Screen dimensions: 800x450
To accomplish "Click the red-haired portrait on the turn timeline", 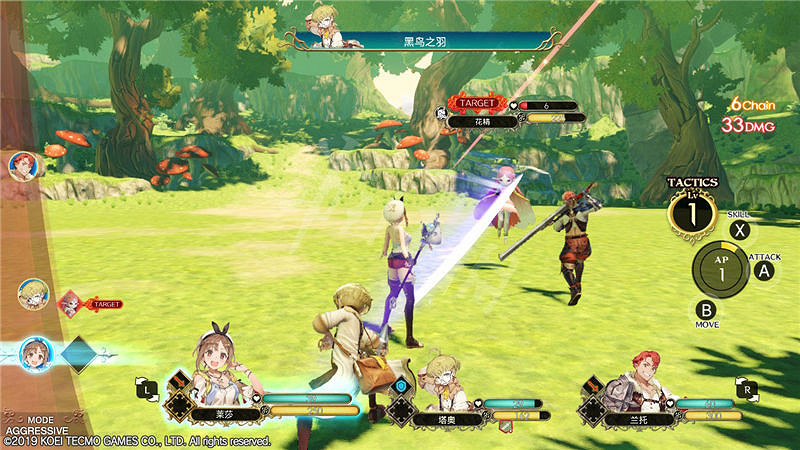I will tap(21, 165).
